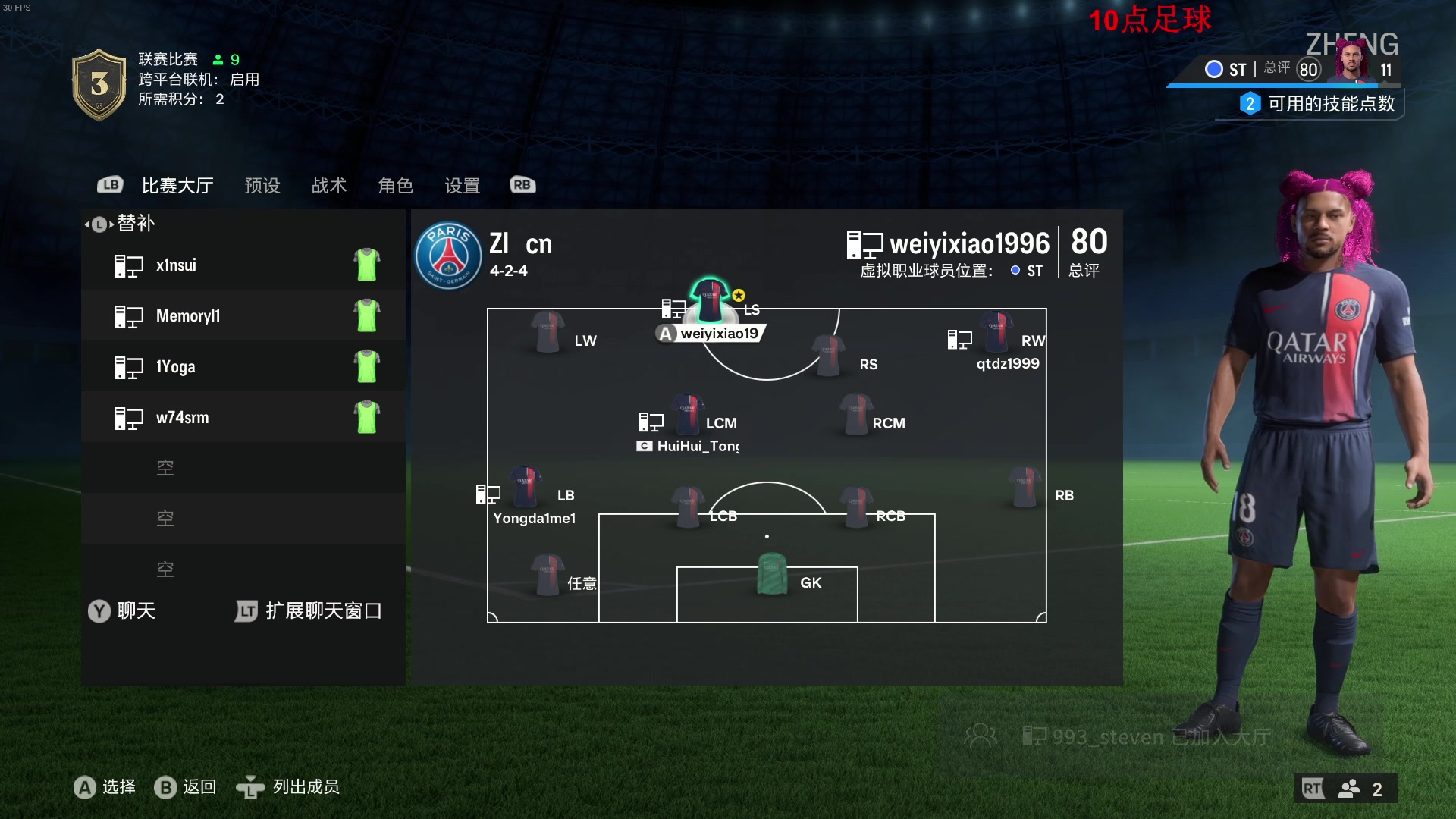This screenshot has height=819, width=1456.
Task: Open the 角色 tab
Action: point(396,186)
